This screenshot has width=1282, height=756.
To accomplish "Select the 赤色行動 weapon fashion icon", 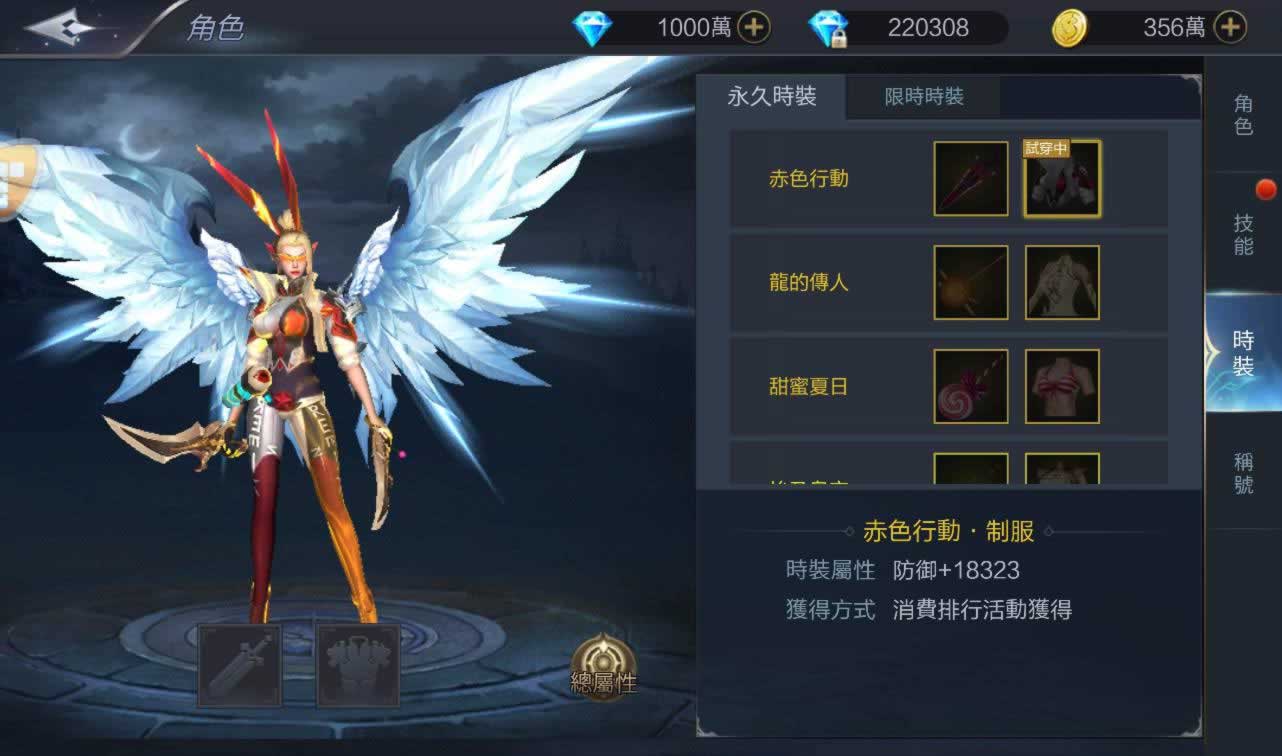I will (x=971, y=179).
